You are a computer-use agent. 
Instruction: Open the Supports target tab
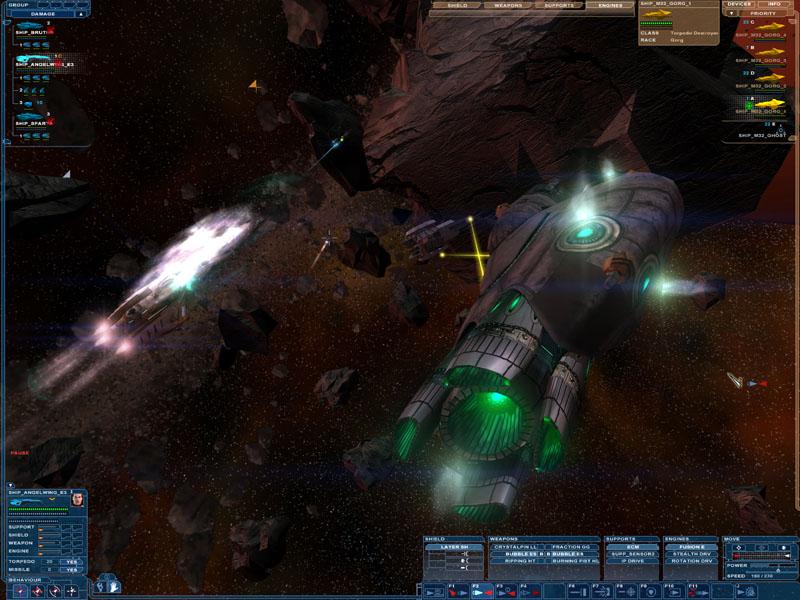point(558,5)
